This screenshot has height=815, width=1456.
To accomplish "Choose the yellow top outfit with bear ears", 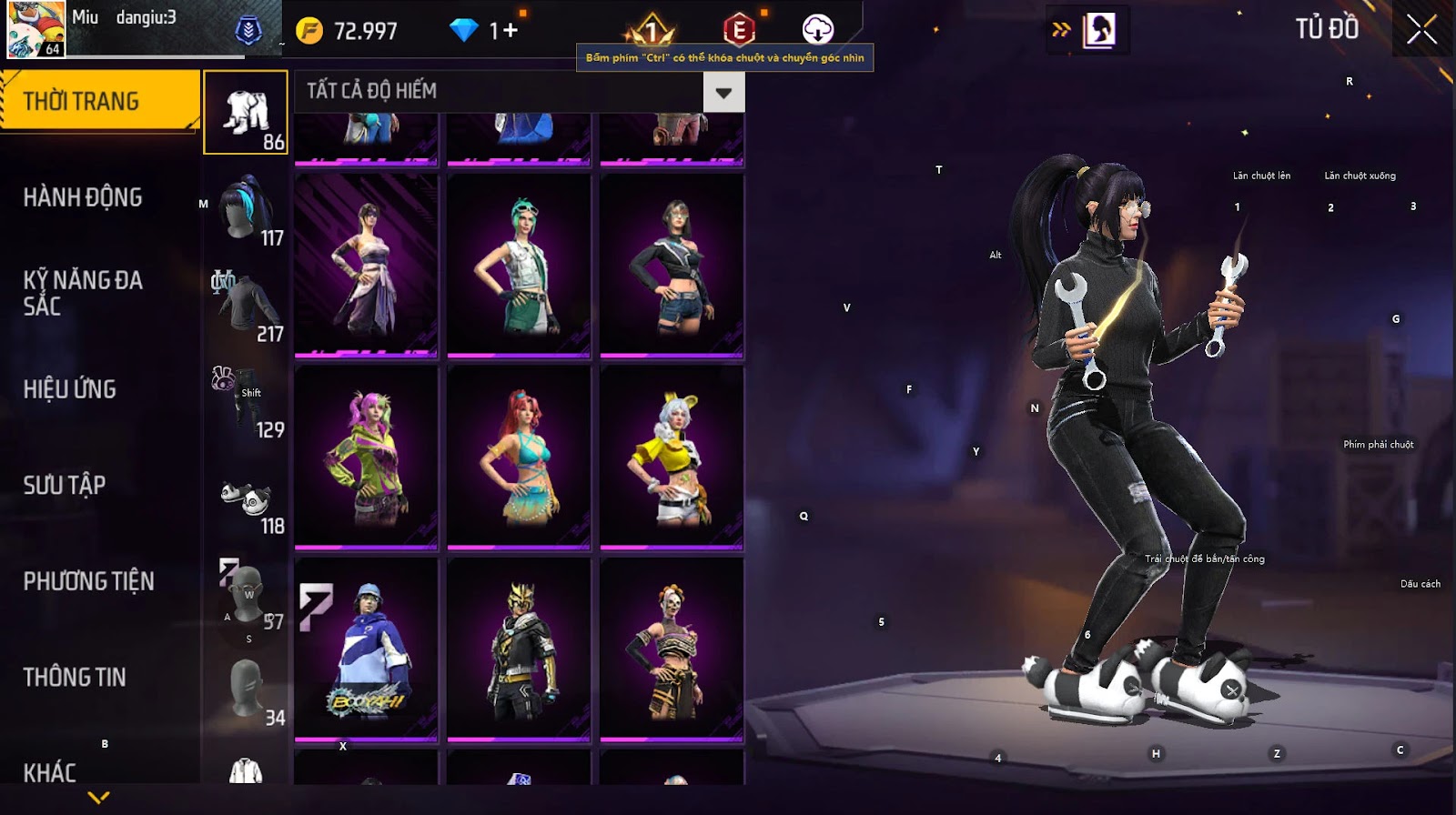I will tap(672, 458).
